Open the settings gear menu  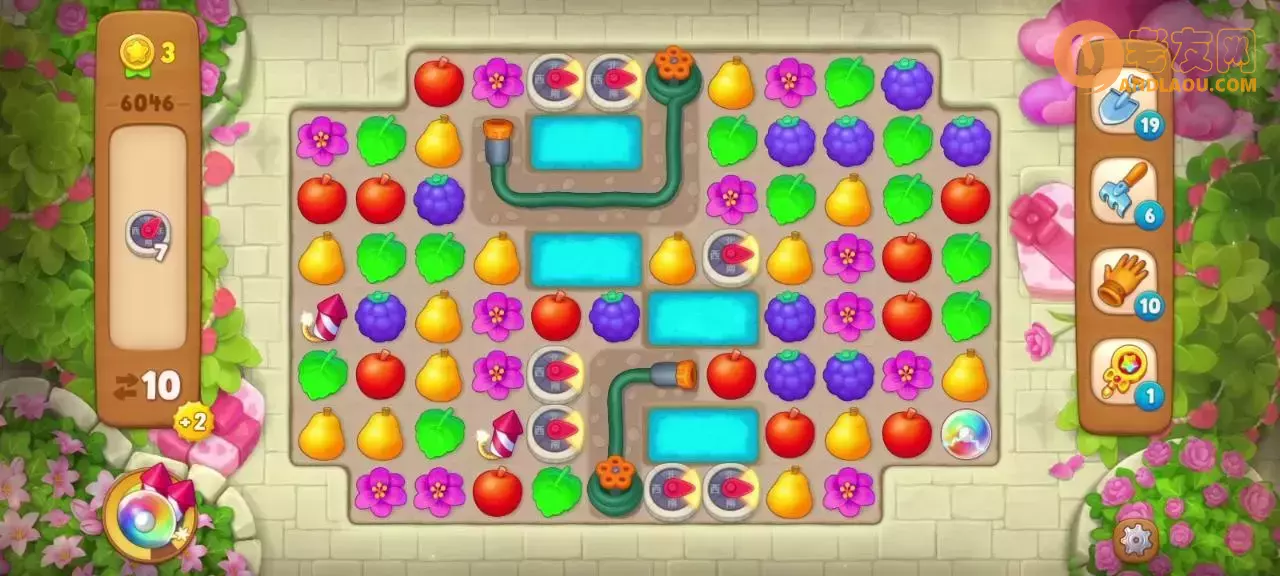[x=1135, y=540]
